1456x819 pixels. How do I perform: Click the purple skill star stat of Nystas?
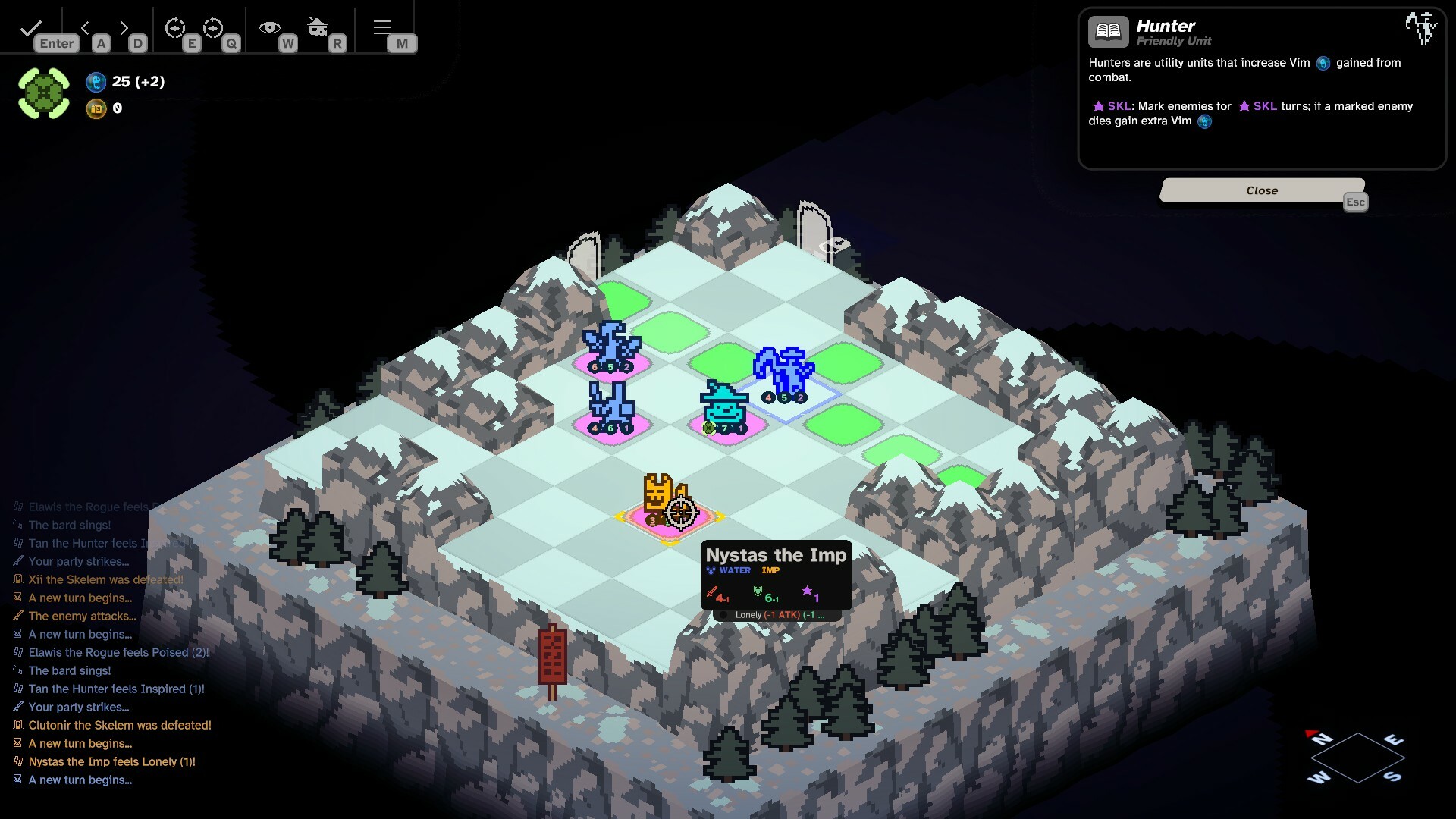coord(811,595)
